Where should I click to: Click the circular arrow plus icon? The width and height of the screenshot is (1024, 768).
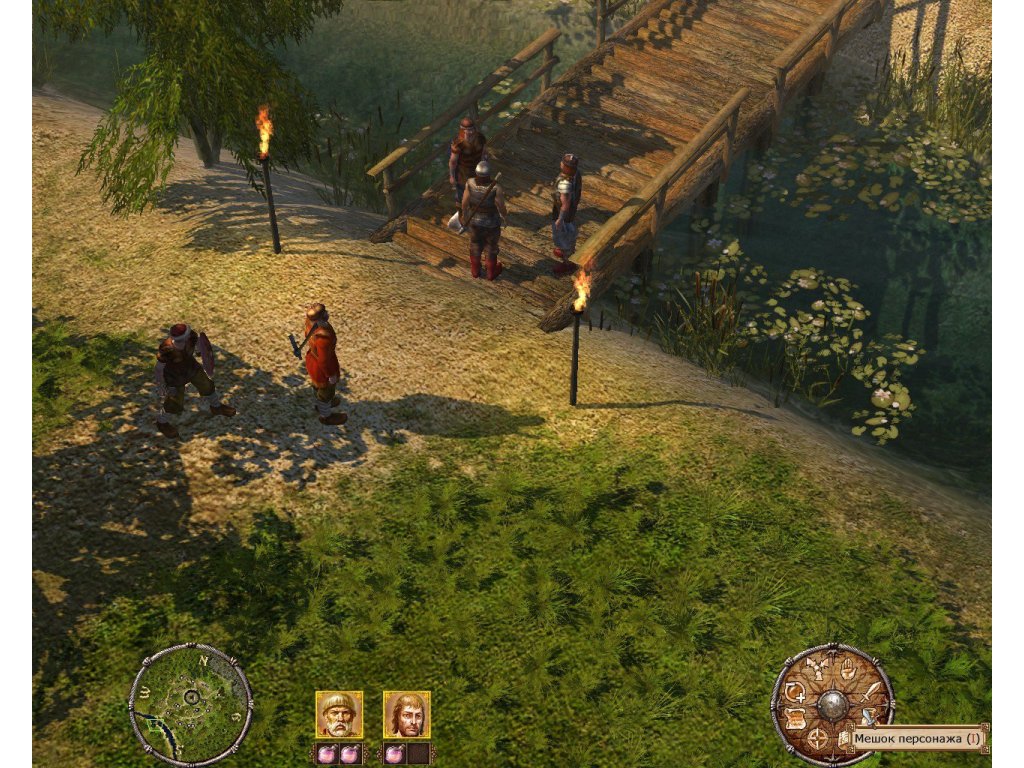(x=796, y=691)
